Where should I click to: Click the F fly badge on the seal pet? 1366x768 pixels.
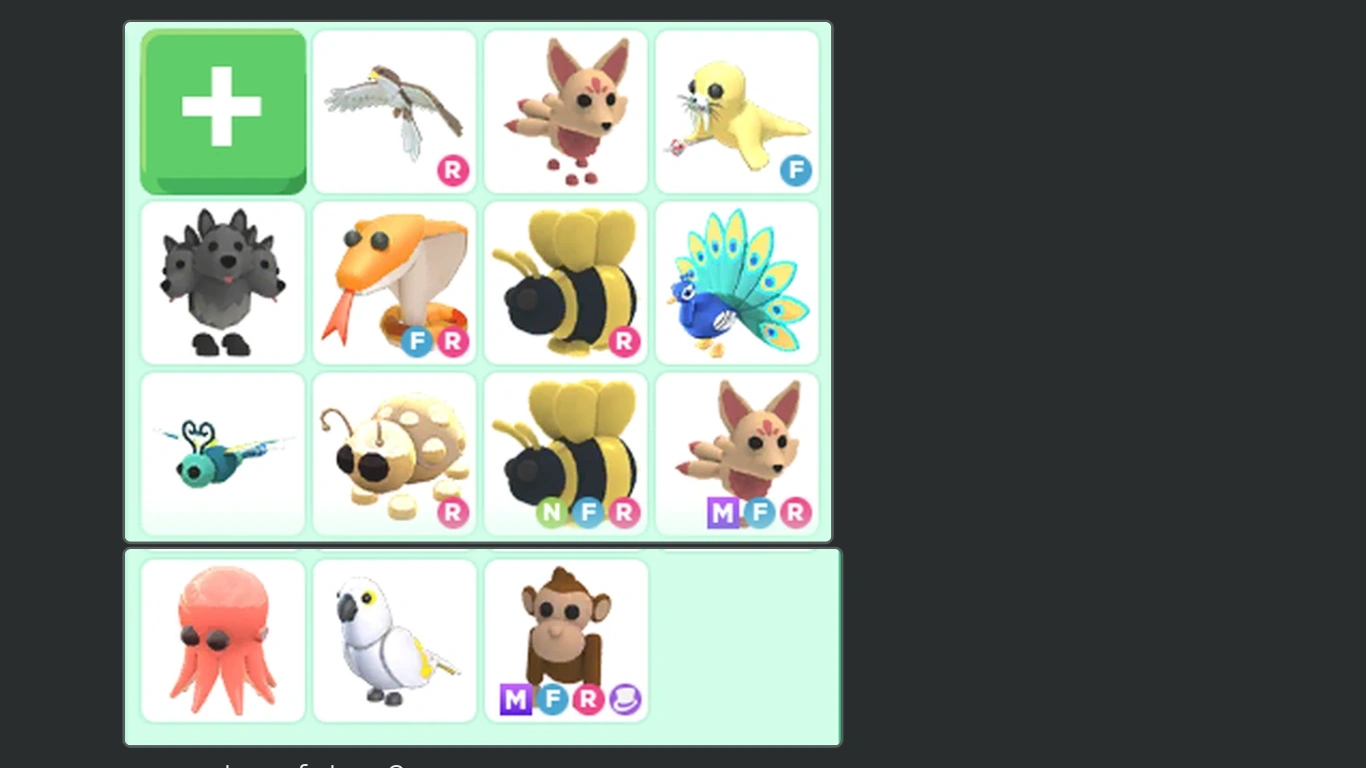pos(795,171)
